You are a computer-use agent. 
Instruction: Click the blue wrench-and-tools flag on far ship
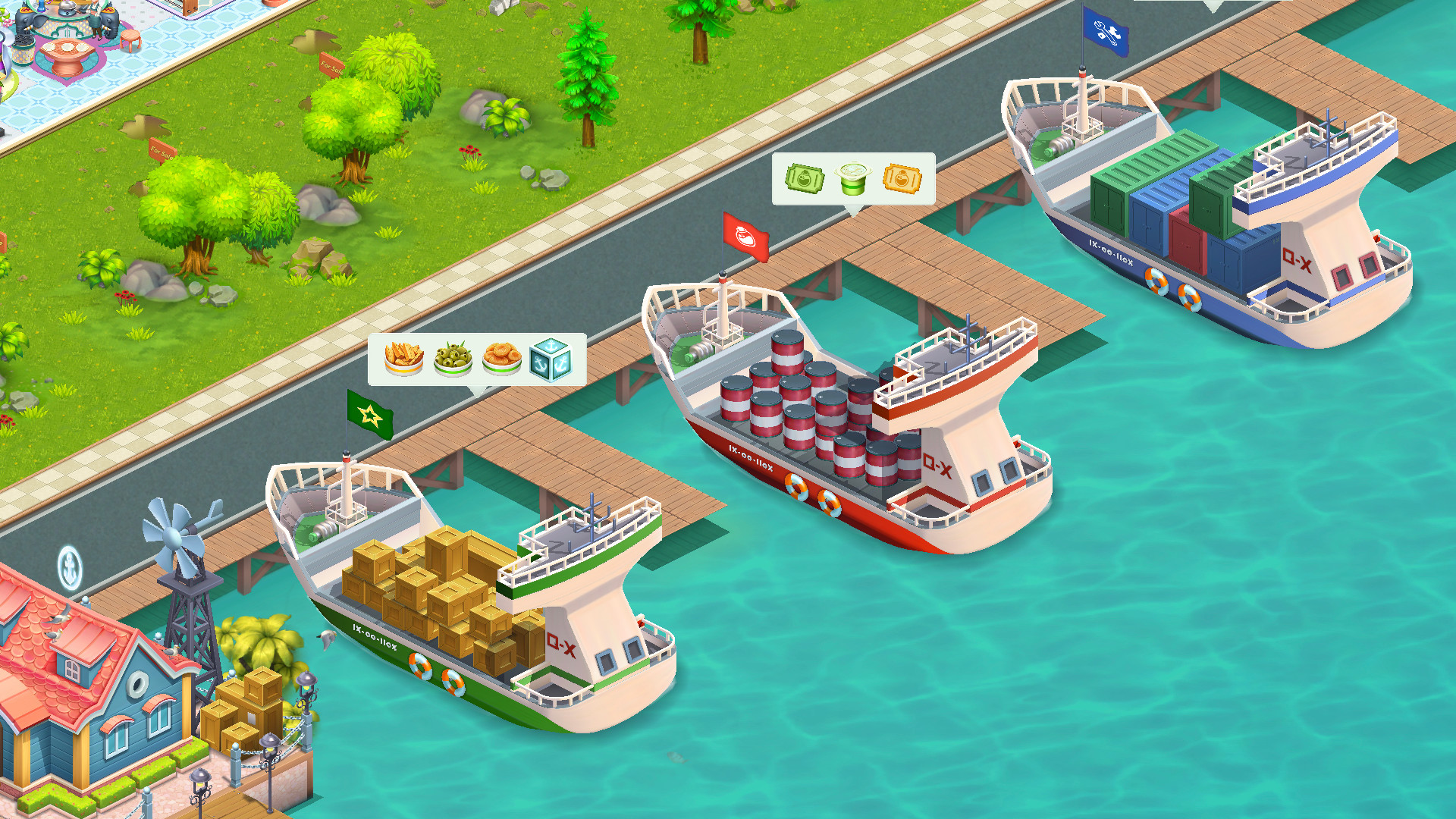1106,32
